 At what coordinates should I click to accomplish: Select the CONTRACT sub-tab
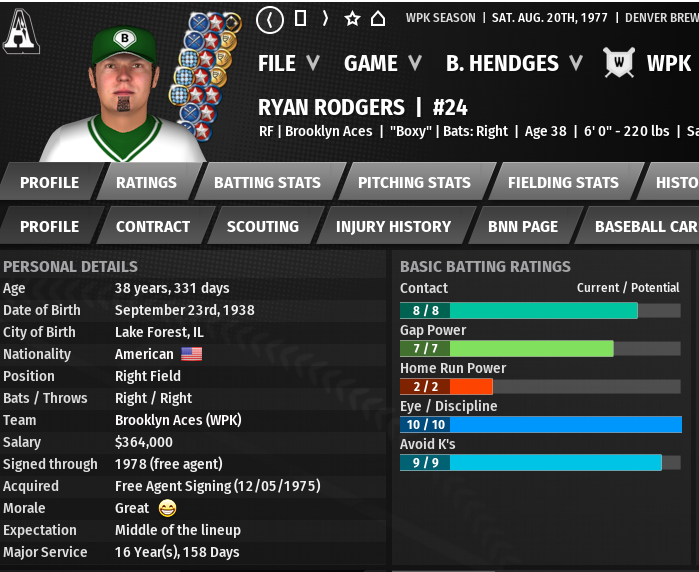(x=152, y=226)
